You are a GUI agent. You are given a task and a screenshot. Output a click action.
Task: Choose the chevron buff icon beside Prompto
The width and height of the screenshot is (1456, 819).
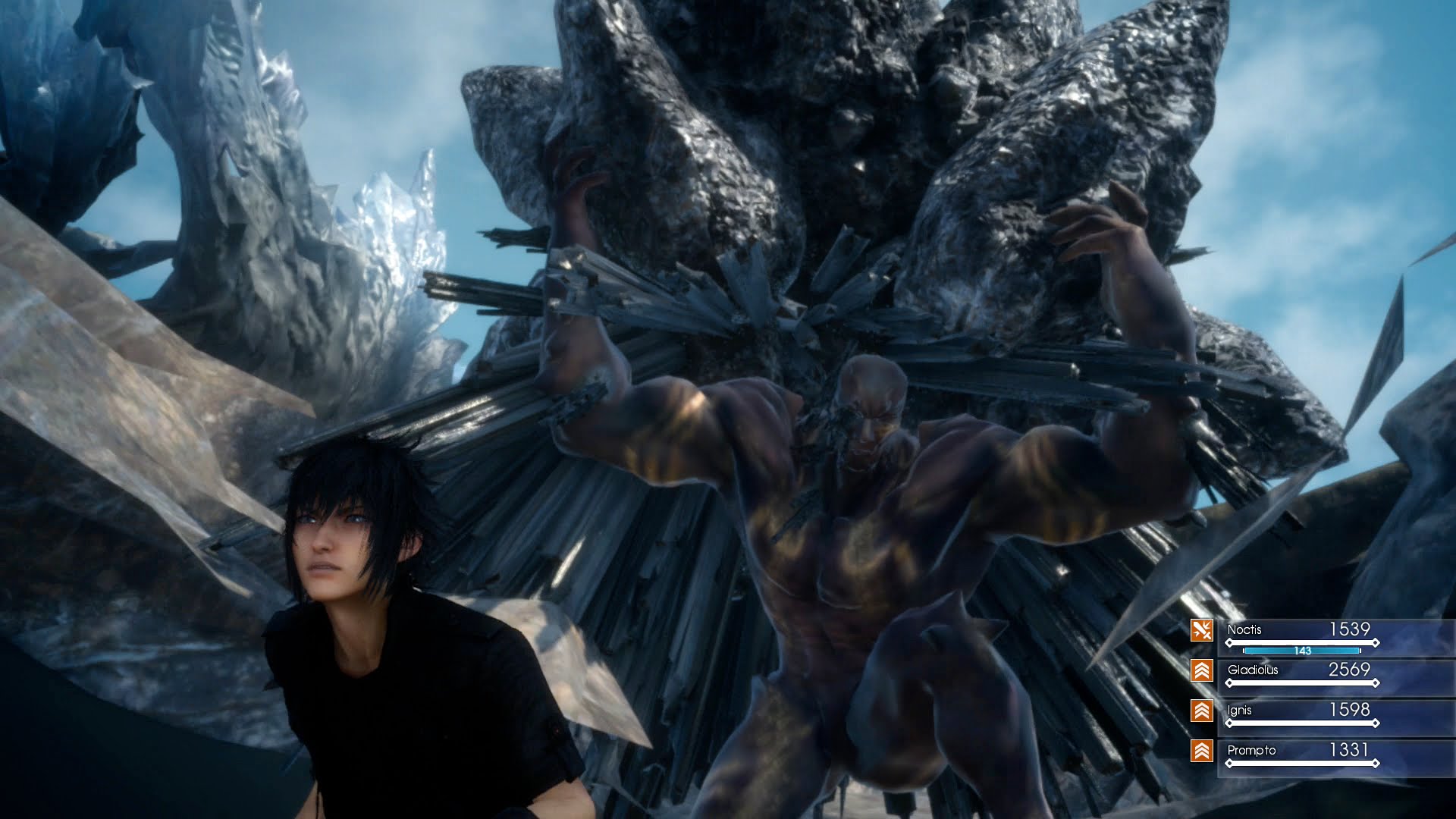click(1201, 751)
